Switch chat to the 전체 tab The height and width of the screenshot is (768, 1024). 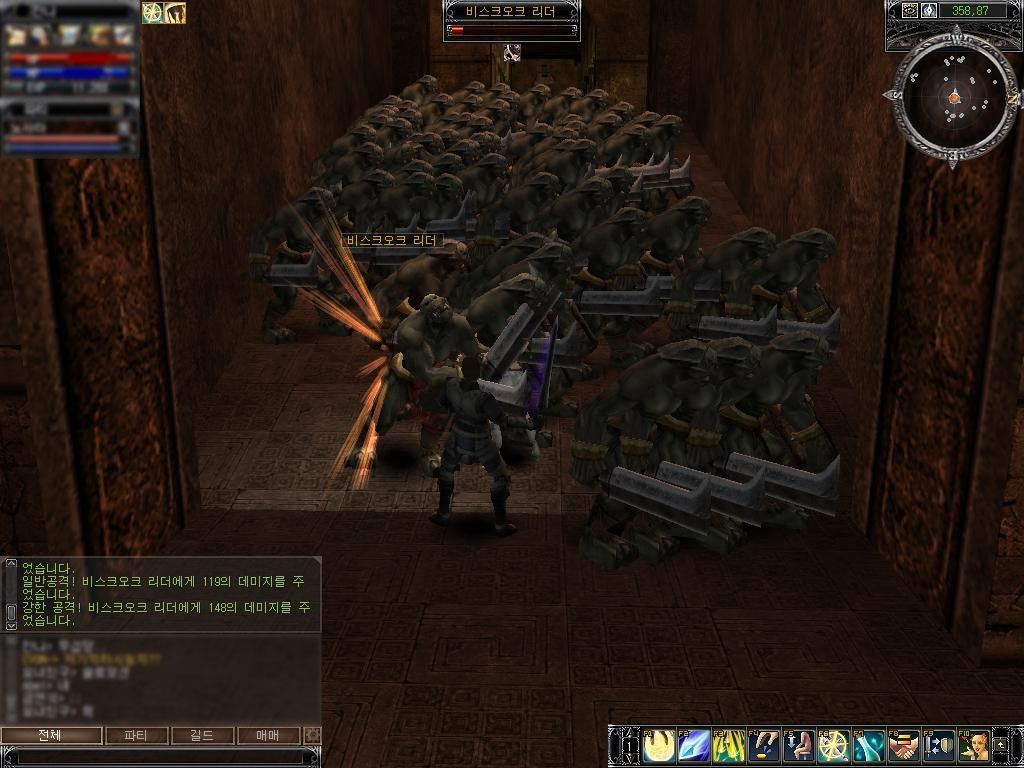coord(52,735)
